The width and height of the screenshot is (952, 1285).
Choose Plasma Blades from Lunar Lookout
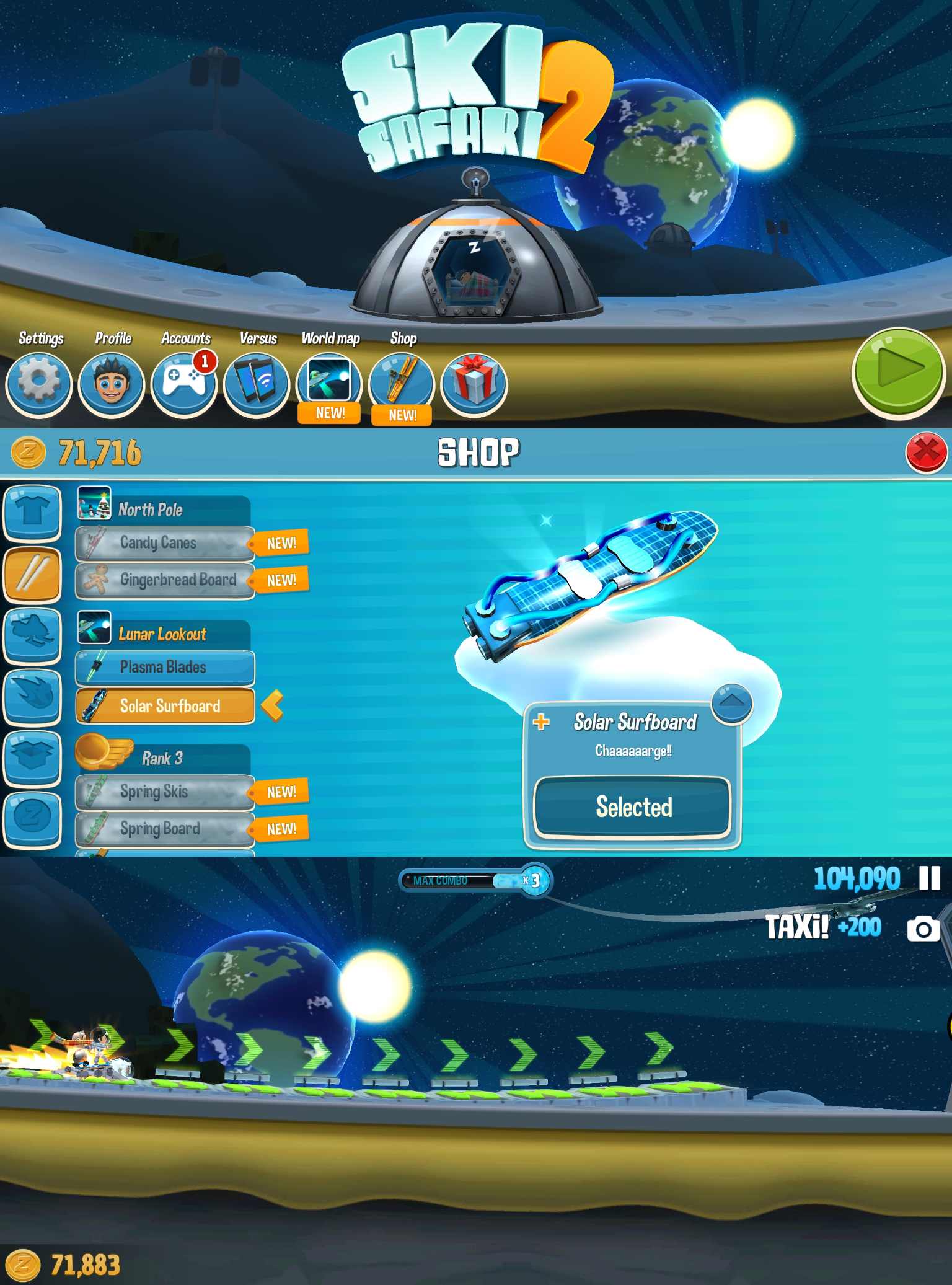tap(165, 668)
